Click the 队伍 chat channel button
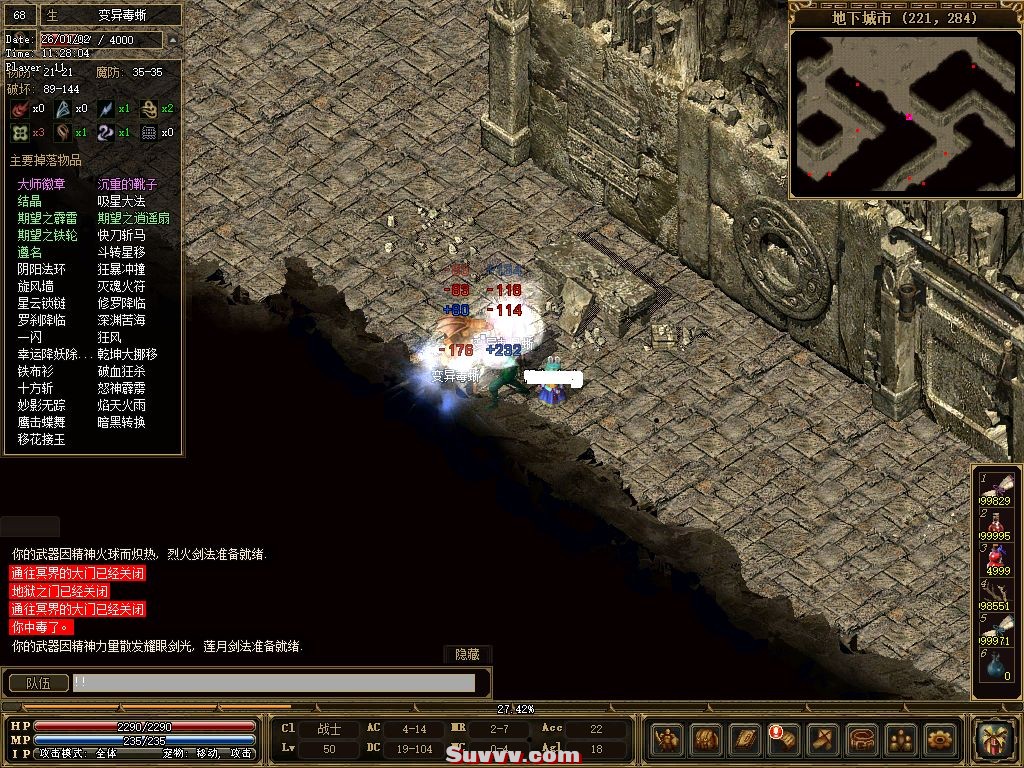The image size is (1024, 768). 38,683
